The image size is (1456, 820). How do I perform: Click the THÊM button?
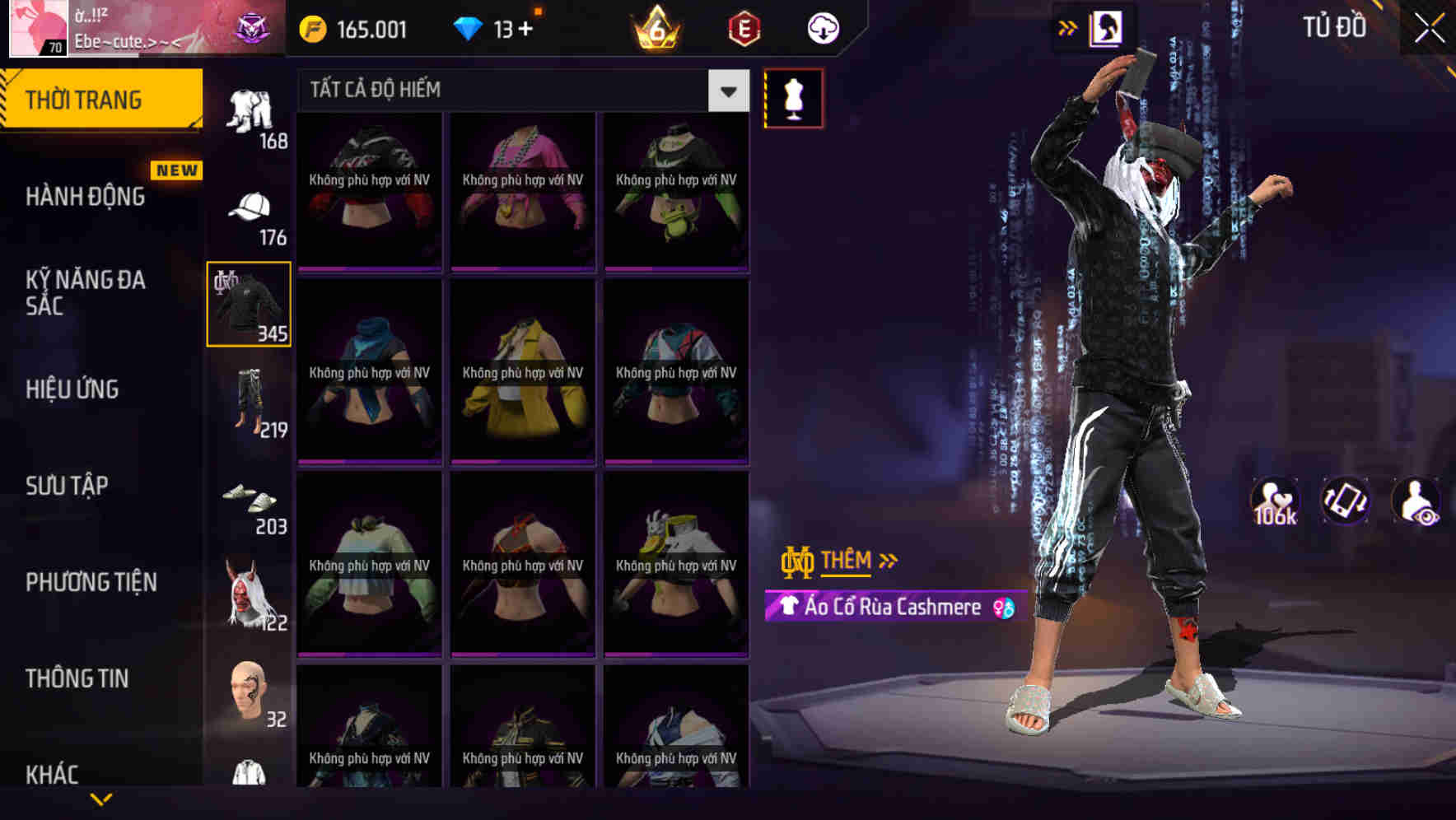pos(848,560)
